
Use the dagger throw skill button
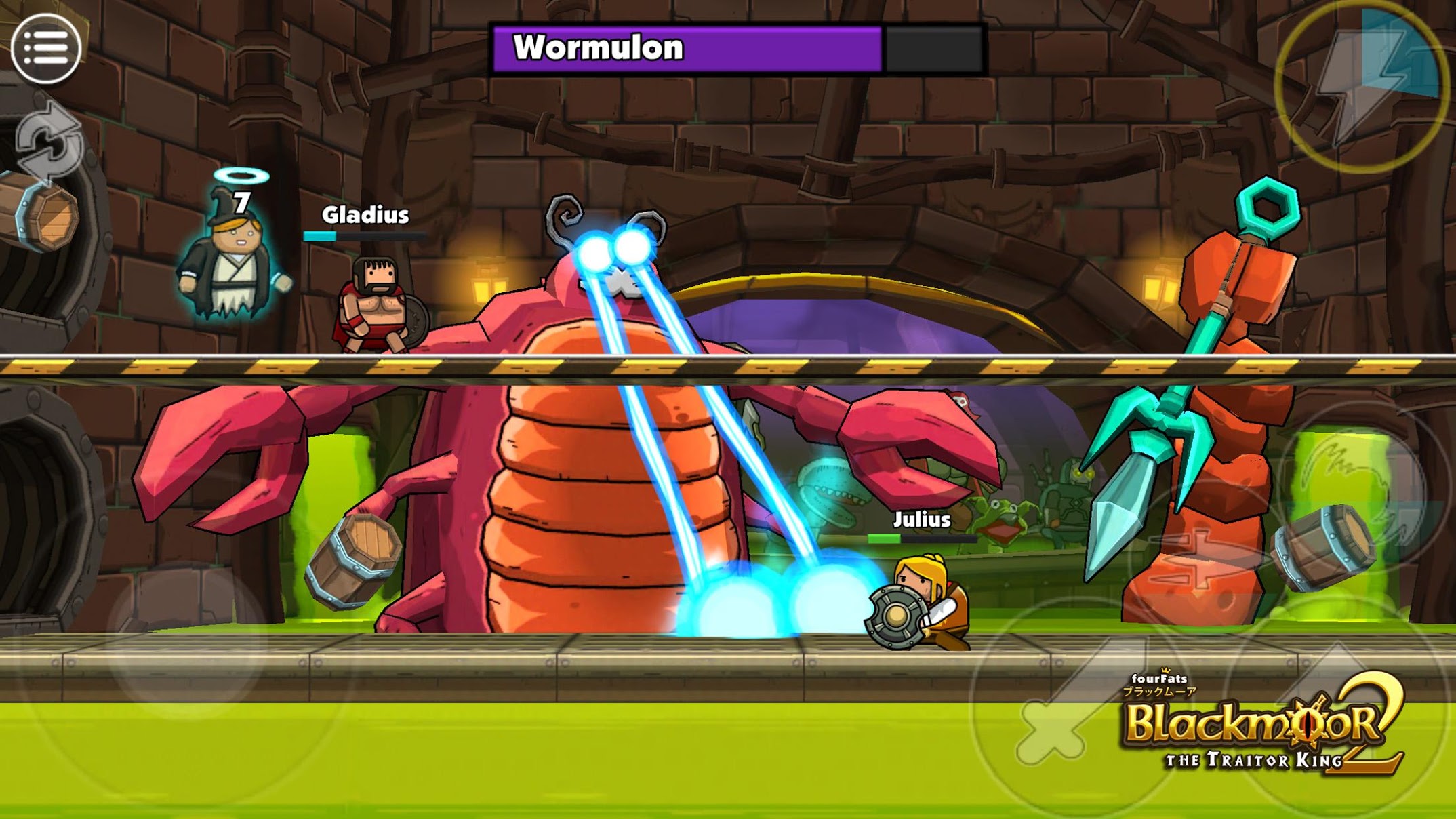[x=1203, y=553]
